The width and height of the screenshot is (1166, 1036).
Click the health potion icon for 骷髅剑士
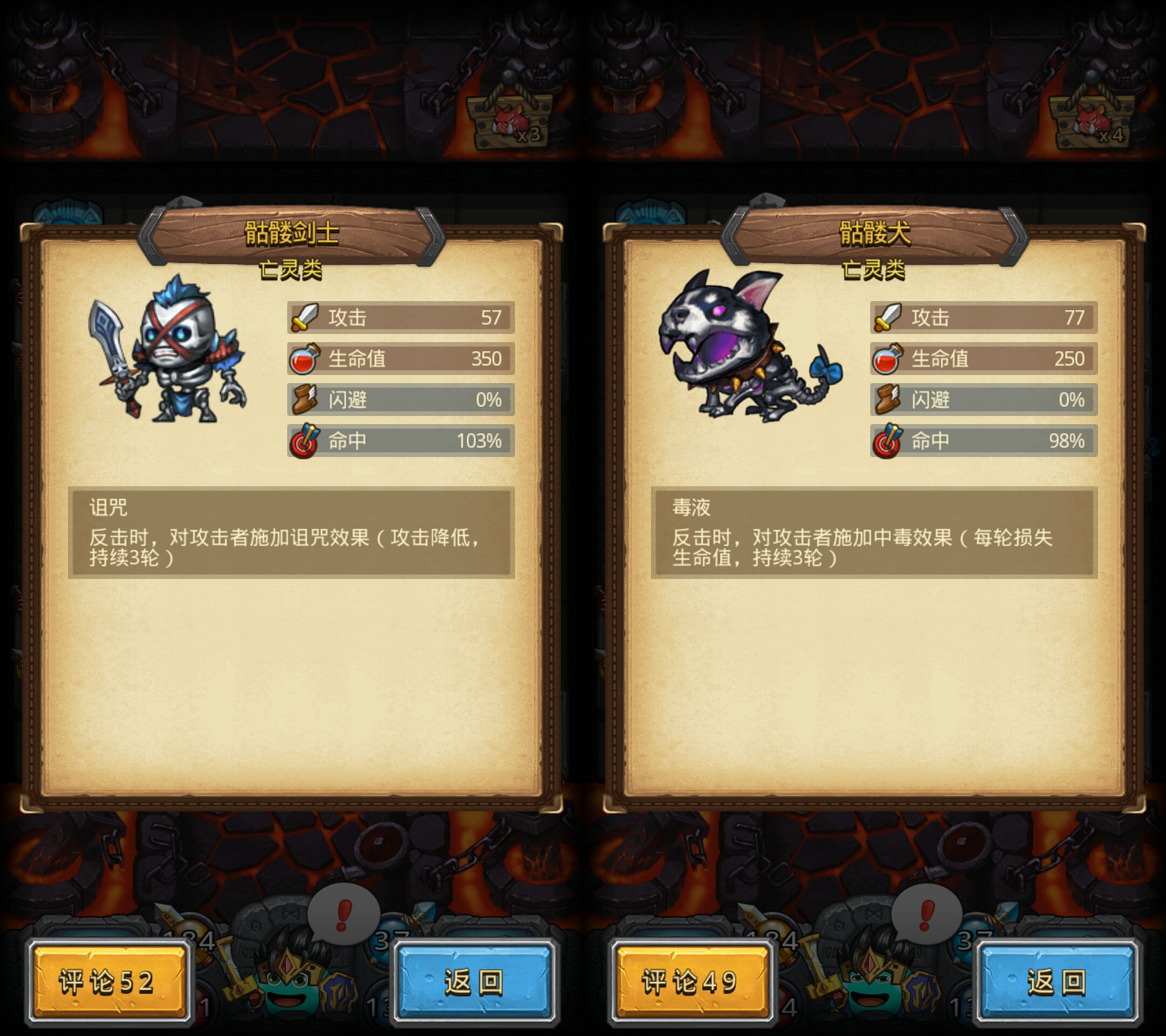point(306,359)
